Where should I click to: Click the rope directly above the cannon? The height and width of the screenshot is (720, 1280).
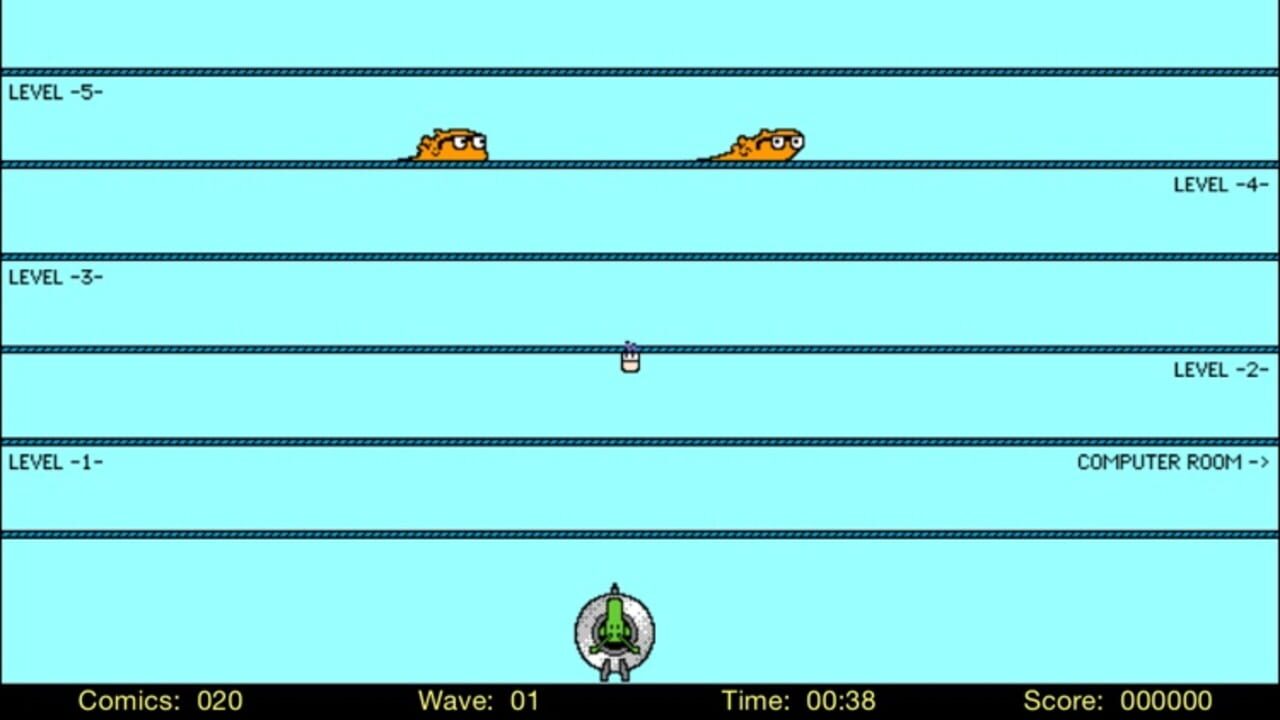tap(614, 534)
